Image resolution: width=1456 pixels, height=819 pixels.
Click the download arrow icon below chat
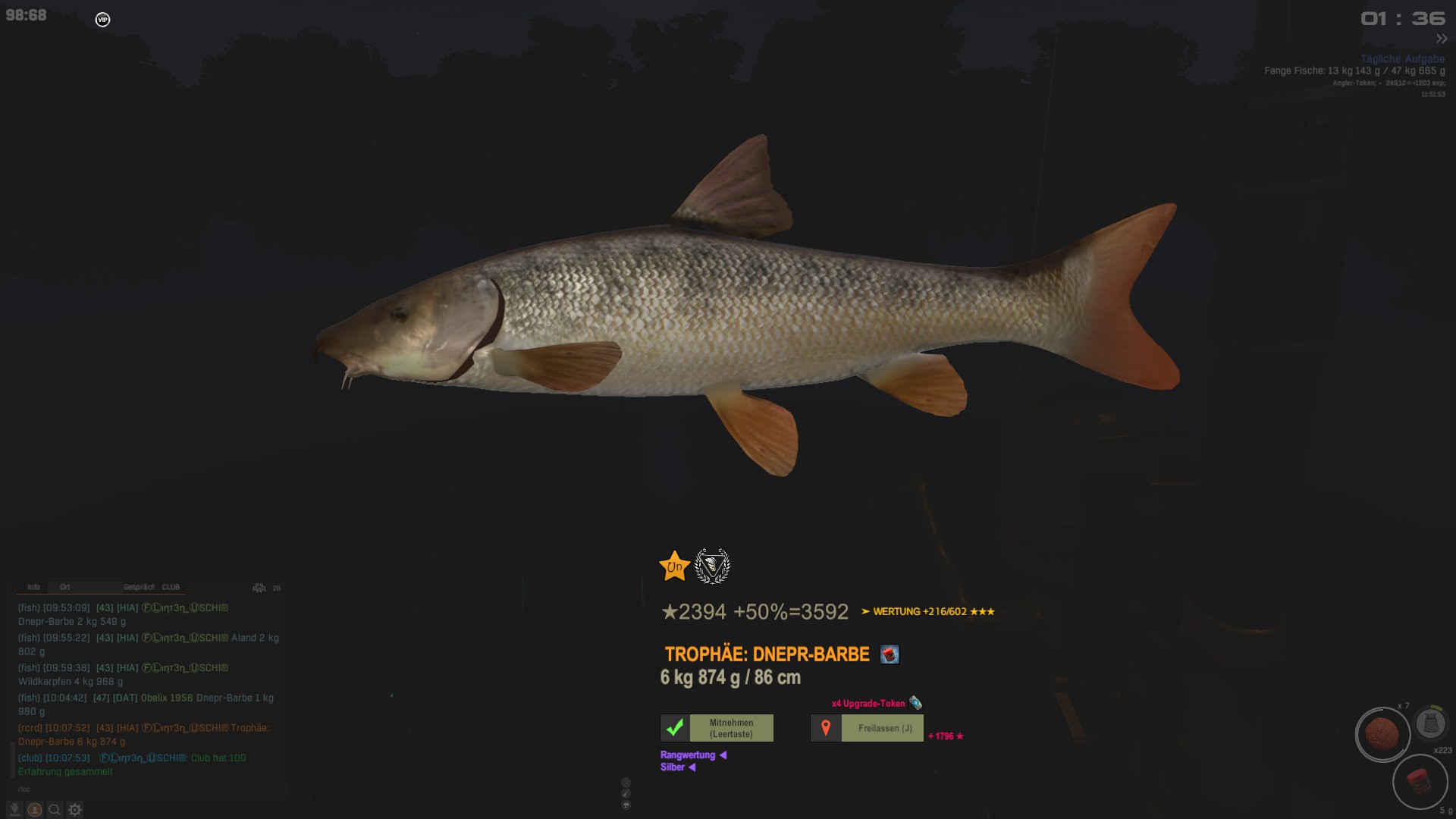click(x=14, y=809)
